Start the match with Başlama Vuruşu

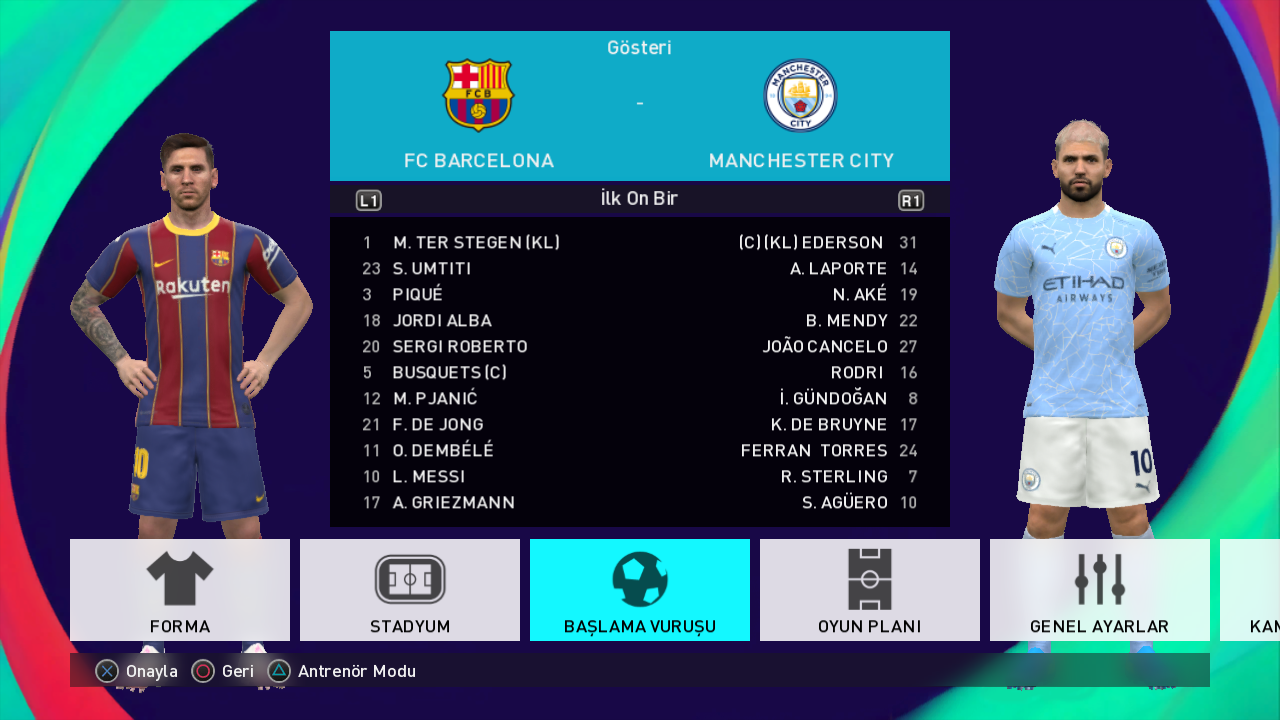pos(640,590)
